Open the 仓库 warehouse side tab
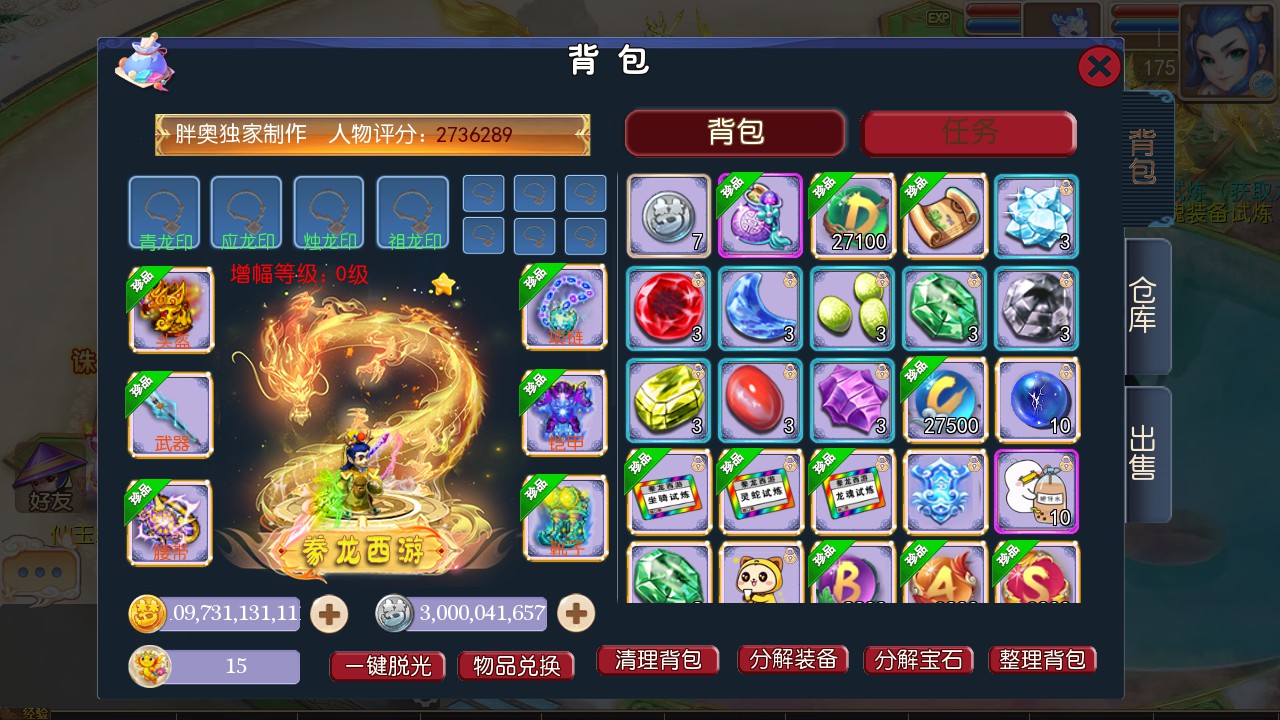 1143,310
